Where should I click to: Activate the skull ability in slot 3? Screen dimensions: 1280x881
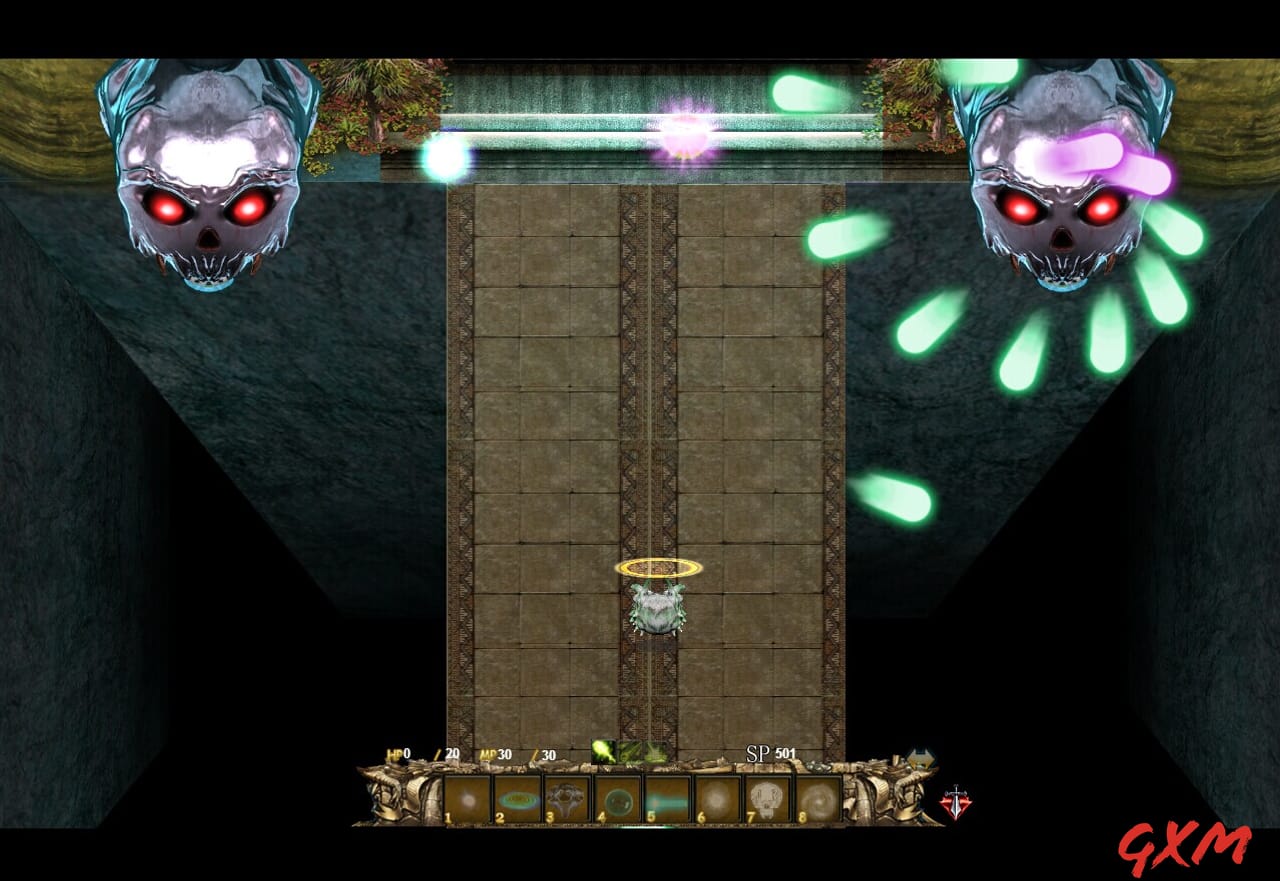click(x=567, y=798)
